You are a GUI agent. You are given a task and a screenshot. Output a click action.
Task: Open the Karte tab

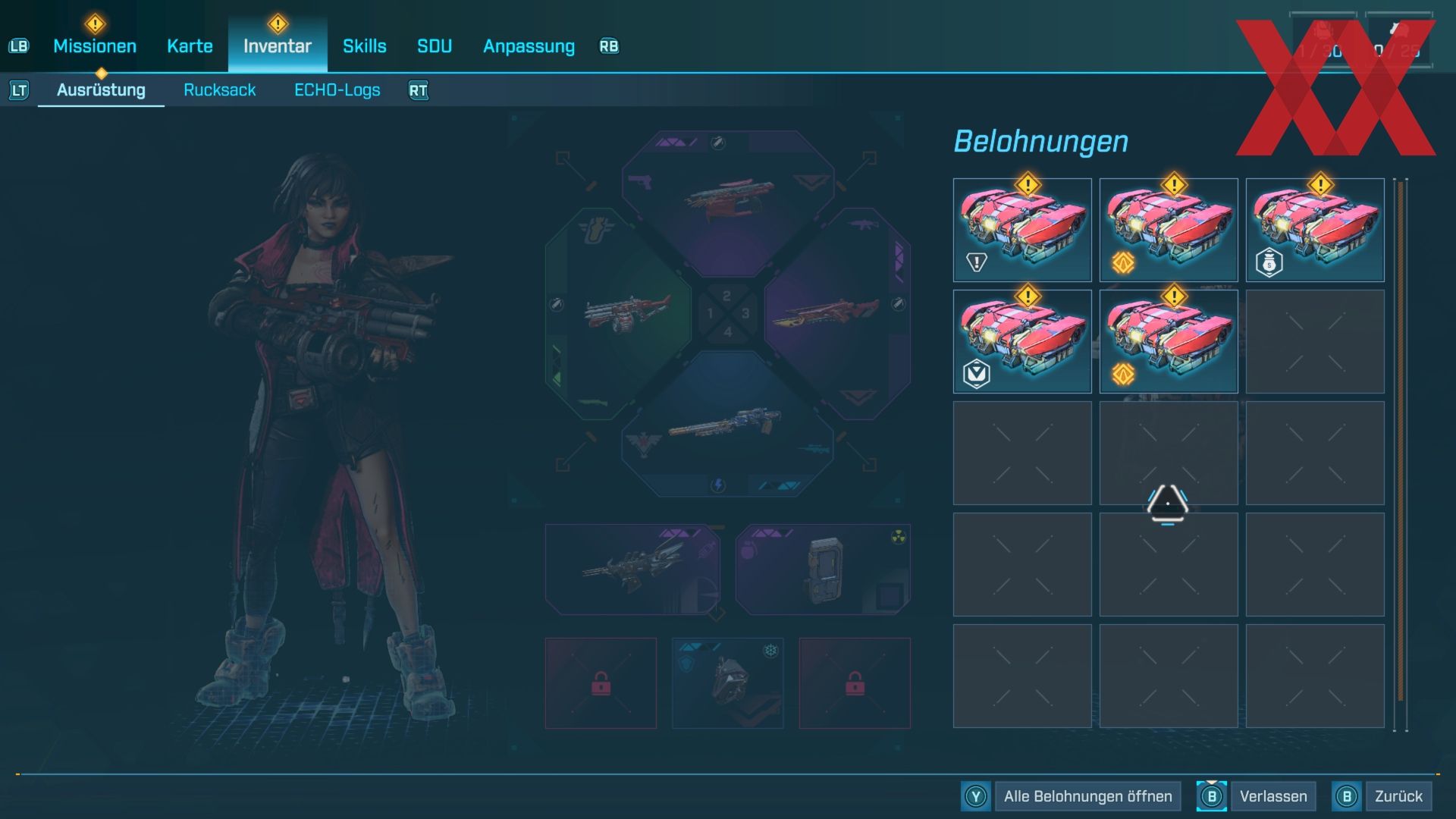tap(190, 46)
